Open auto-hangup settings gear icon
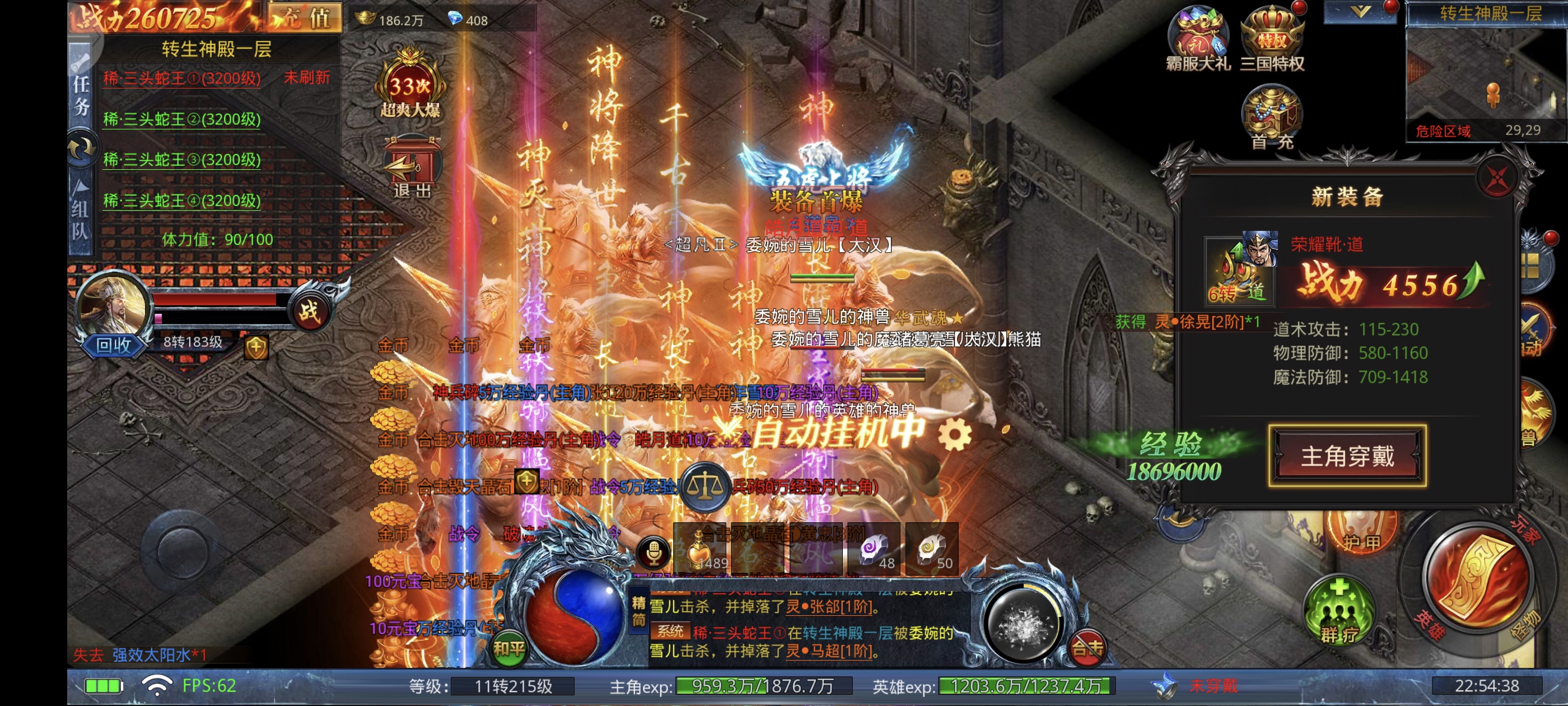1568x706 pixels. (x=954, y=435)
